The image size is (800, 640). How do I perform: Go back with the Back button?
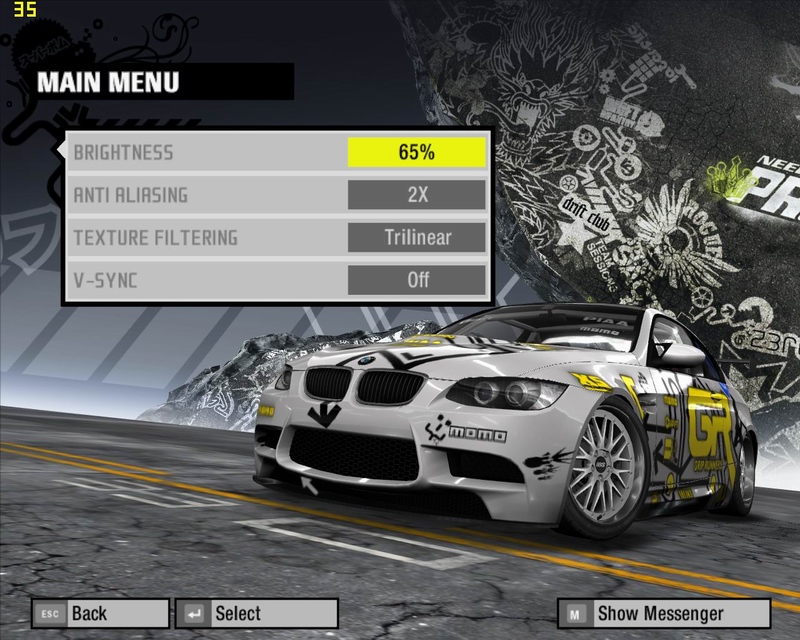(x=100, y=613)
